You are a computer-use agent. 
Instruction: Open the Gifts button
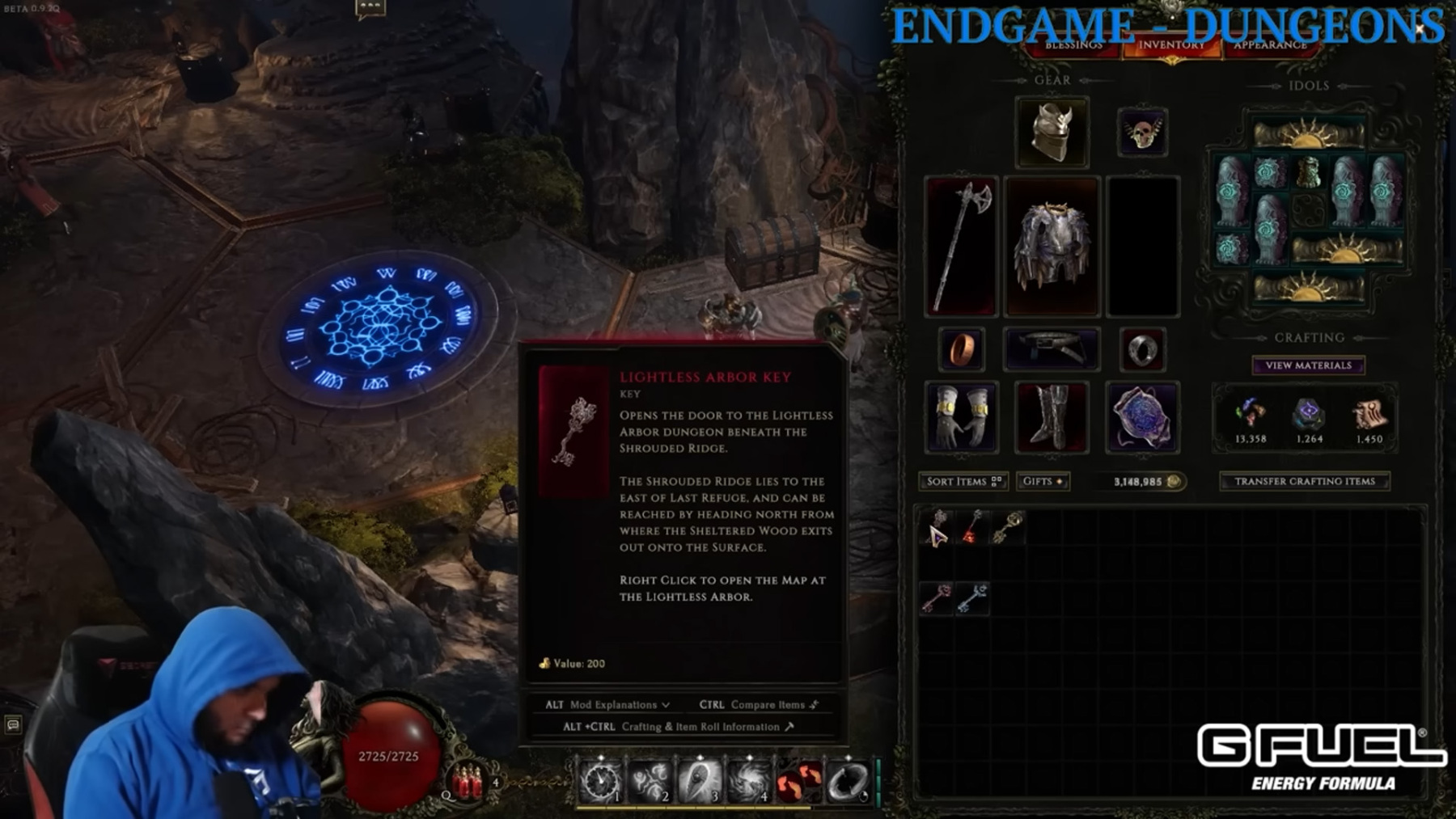[x=1043, y=481]
